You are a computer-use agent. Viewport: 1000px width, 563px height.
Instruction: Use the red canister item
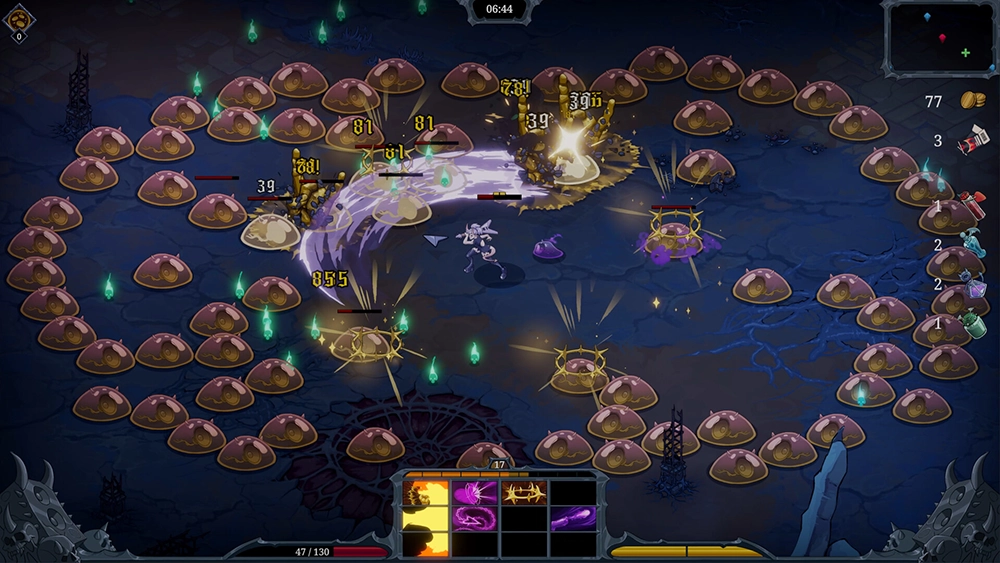pyautogui.click(x=972, y=205)
